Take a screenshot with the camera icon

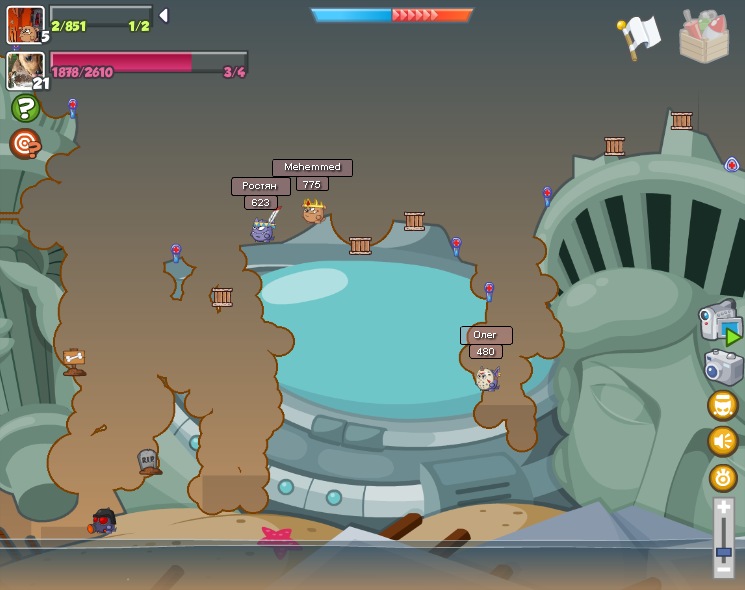point(722,367)
